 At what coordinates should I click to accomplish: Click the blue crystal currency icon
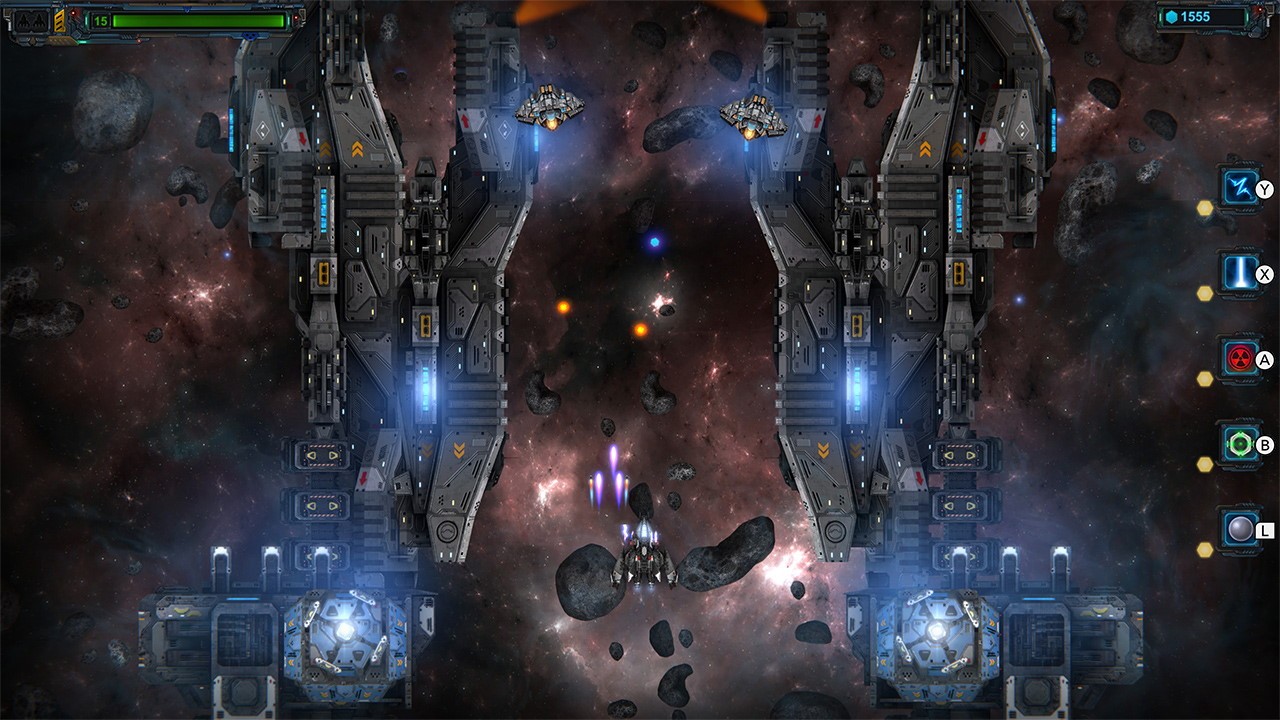click(1171, 16)
